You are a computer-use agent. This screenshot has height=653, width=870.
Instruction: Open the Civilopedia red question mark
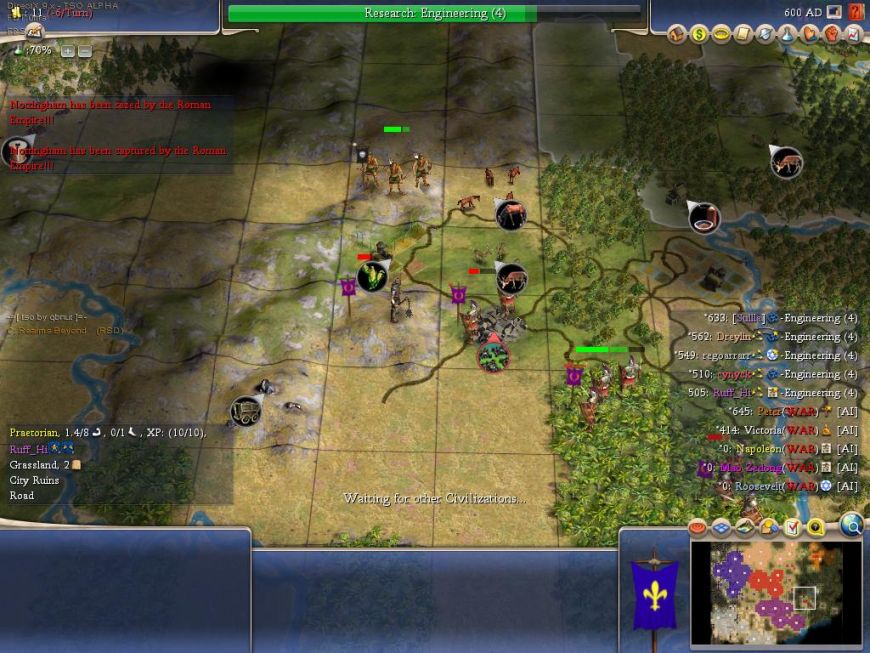pyautogui.click(x=856, y=12)
